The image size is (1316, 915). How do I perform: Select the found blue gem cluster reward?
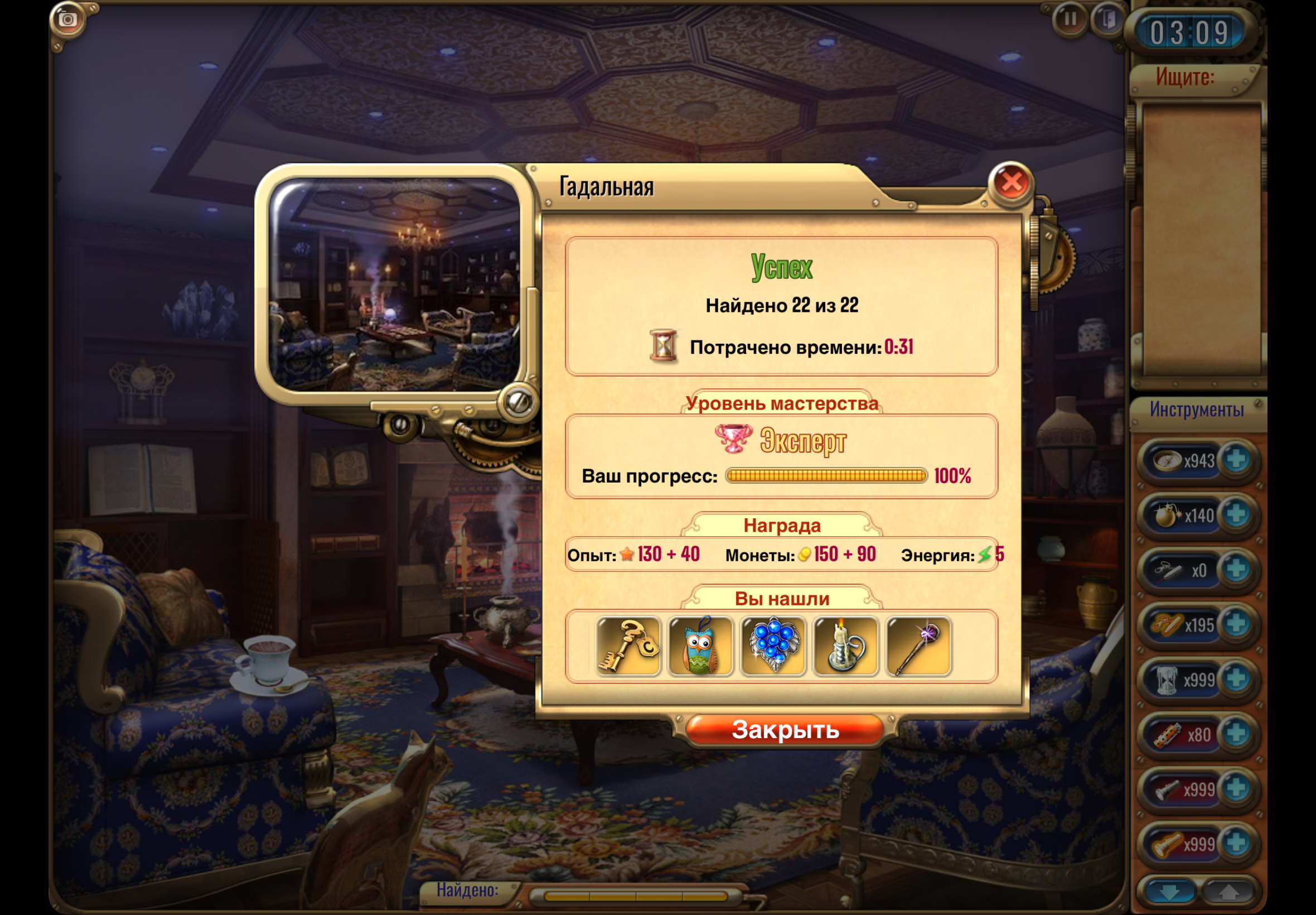[773, 647]
